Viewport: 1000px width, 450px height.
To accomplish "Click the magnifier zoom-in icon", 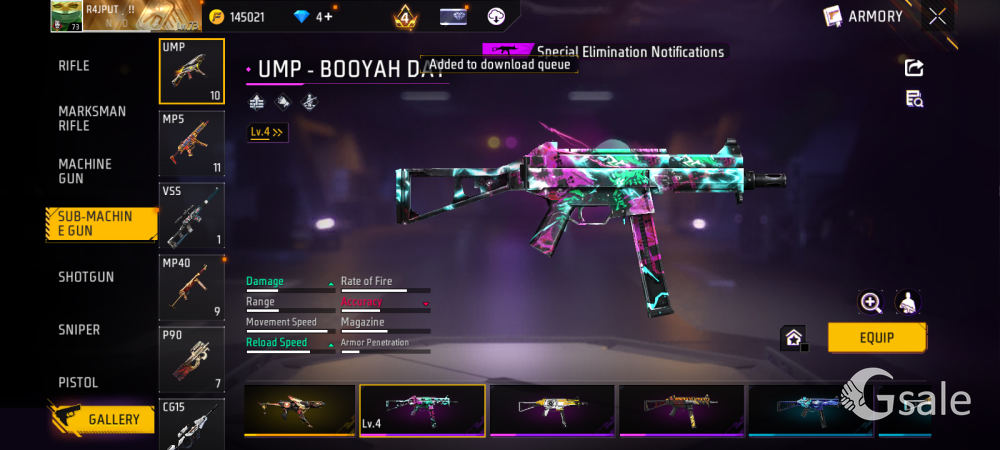I will click(x=871, y=303).
